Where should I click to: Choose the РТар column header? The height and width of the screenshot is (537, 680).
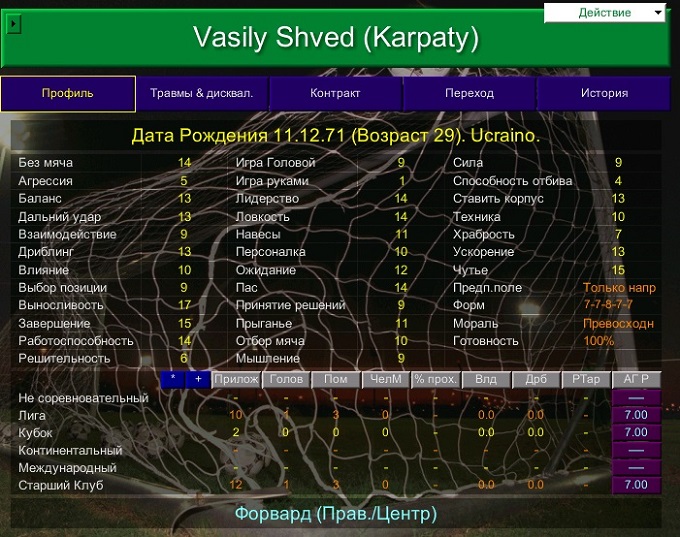pyautogui.click(x=586, y=380)
